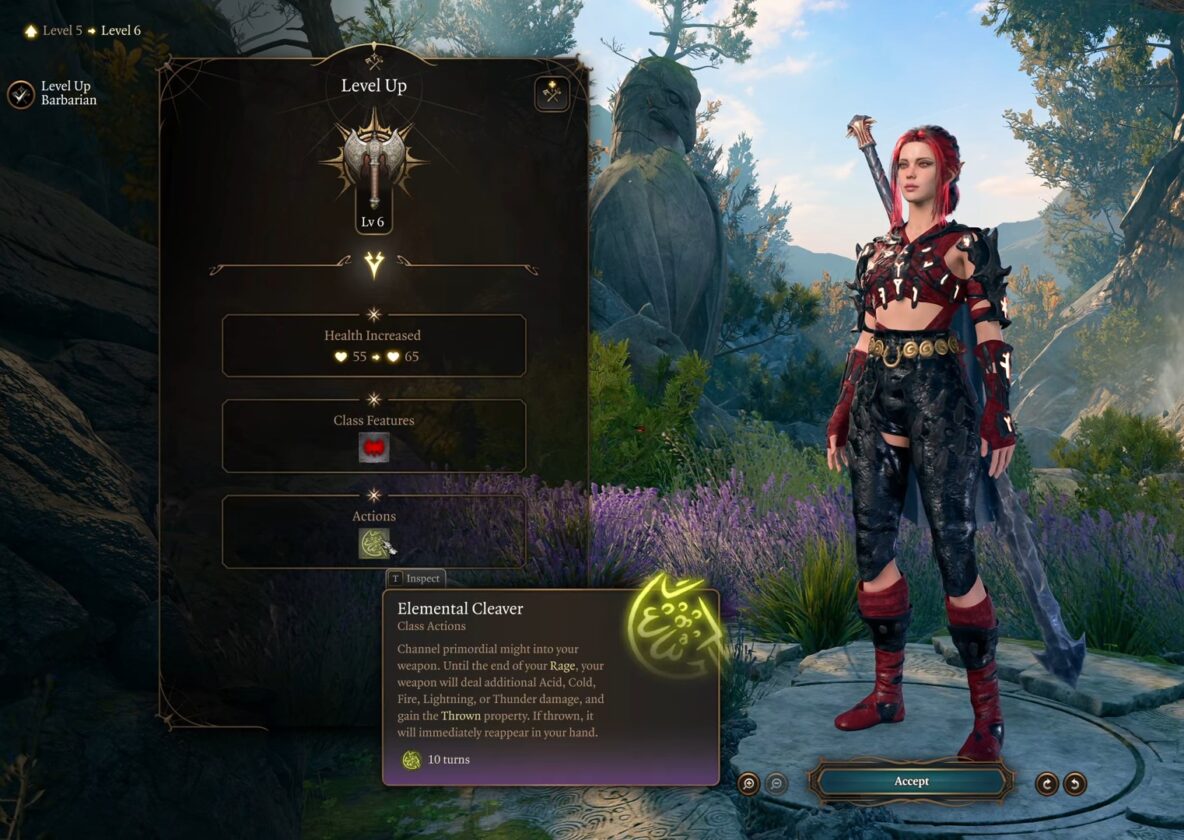Zoom in on the character preview
This screenshot has height=840, width=1184.
pyautogui.click(x=748, y=783)
